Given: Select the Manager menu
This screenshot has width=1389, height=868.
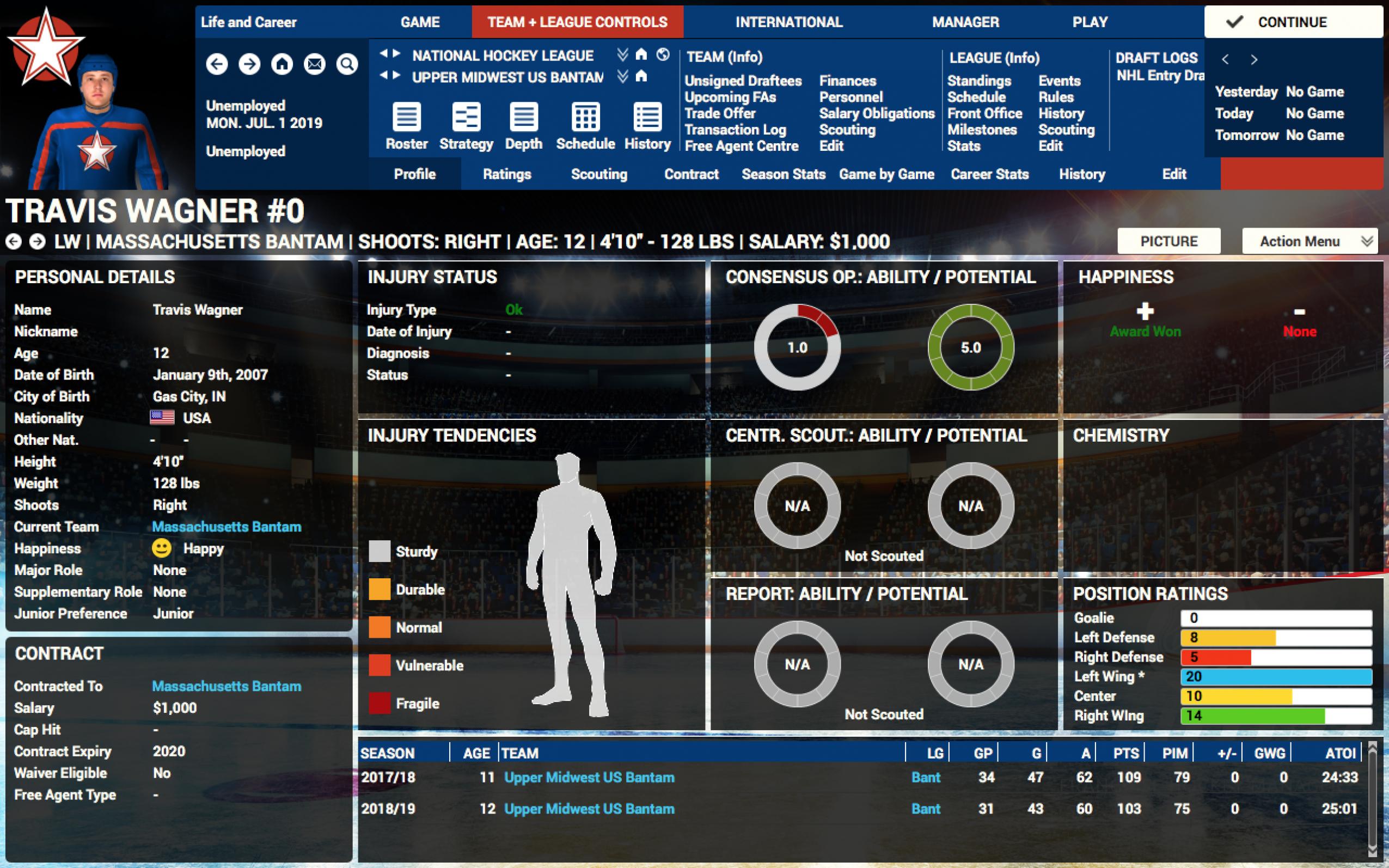Looking at the screenshot, I should [965, 22].
